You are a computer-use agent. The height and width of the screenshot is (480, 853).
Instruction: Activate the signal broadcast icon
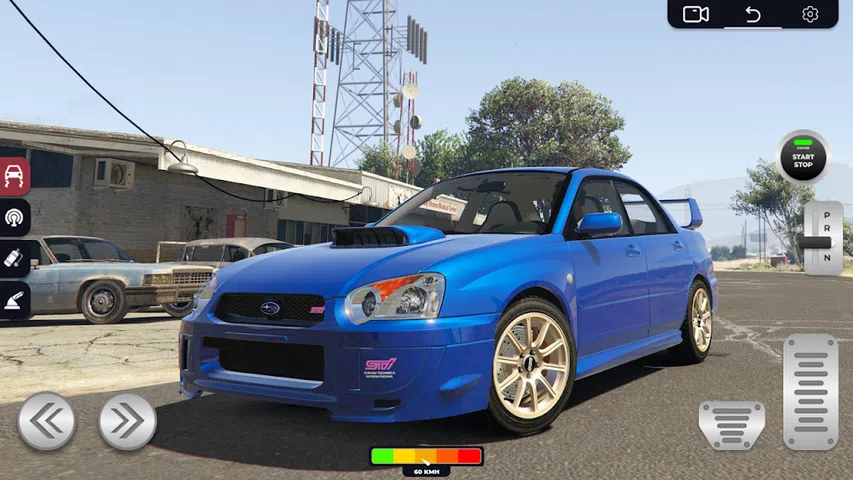[x=15, y=217]
